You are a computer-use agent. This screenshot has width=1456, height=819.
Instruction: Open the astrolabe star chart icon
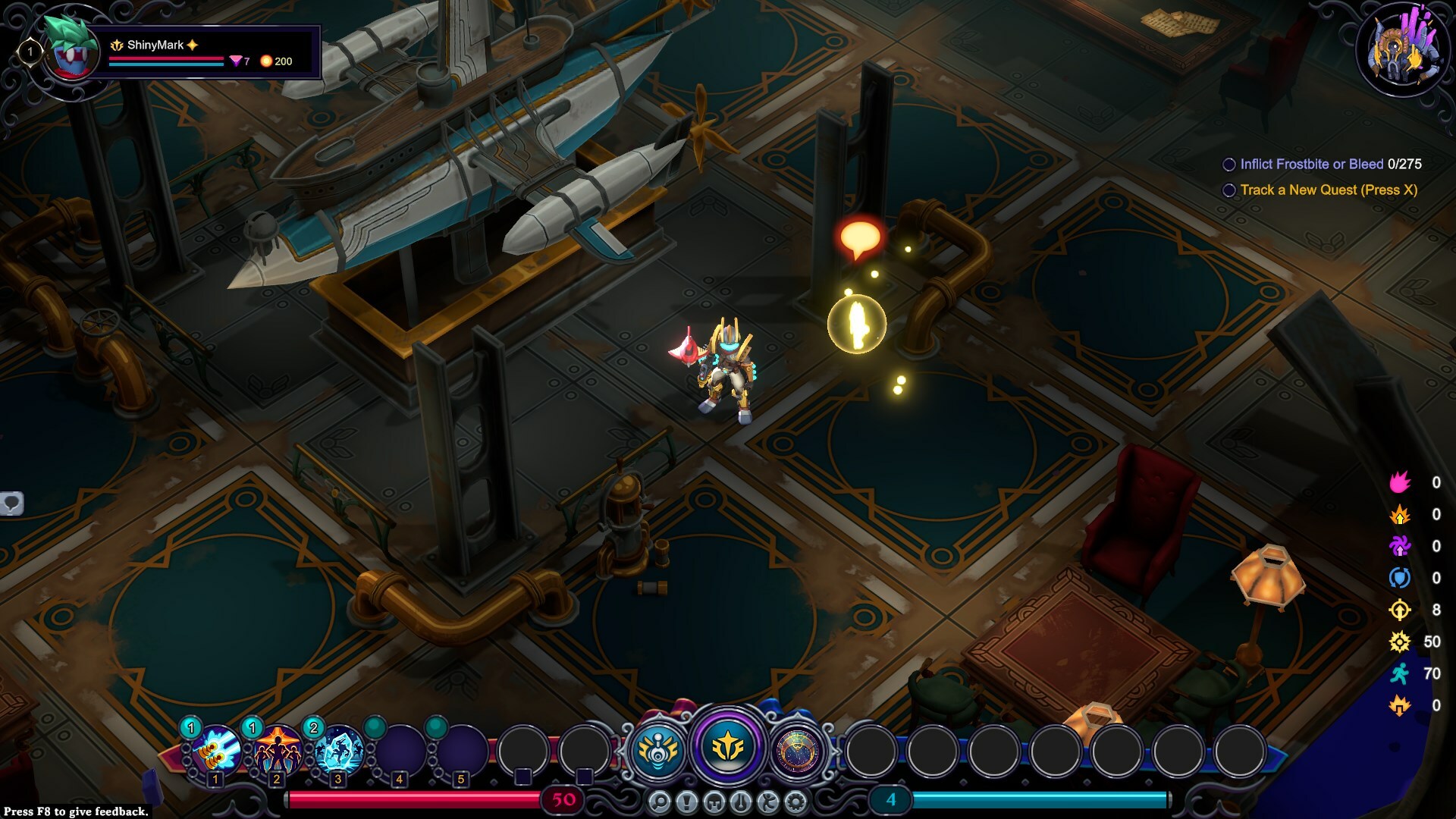798,751
